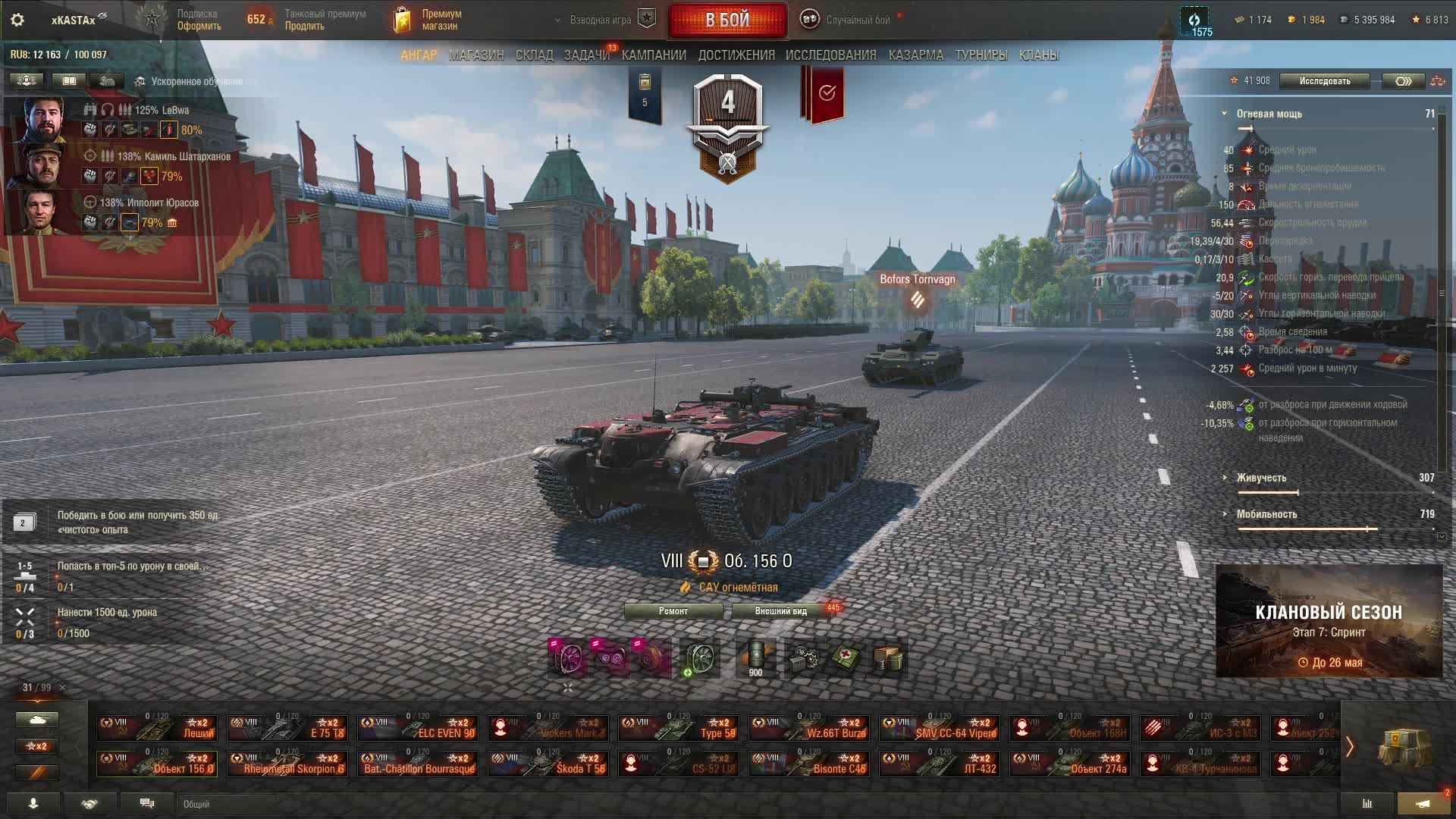1456x819 pixels.
Task: Open the ИССЛЕДОВАНИЯ tab
Action: 830,55
